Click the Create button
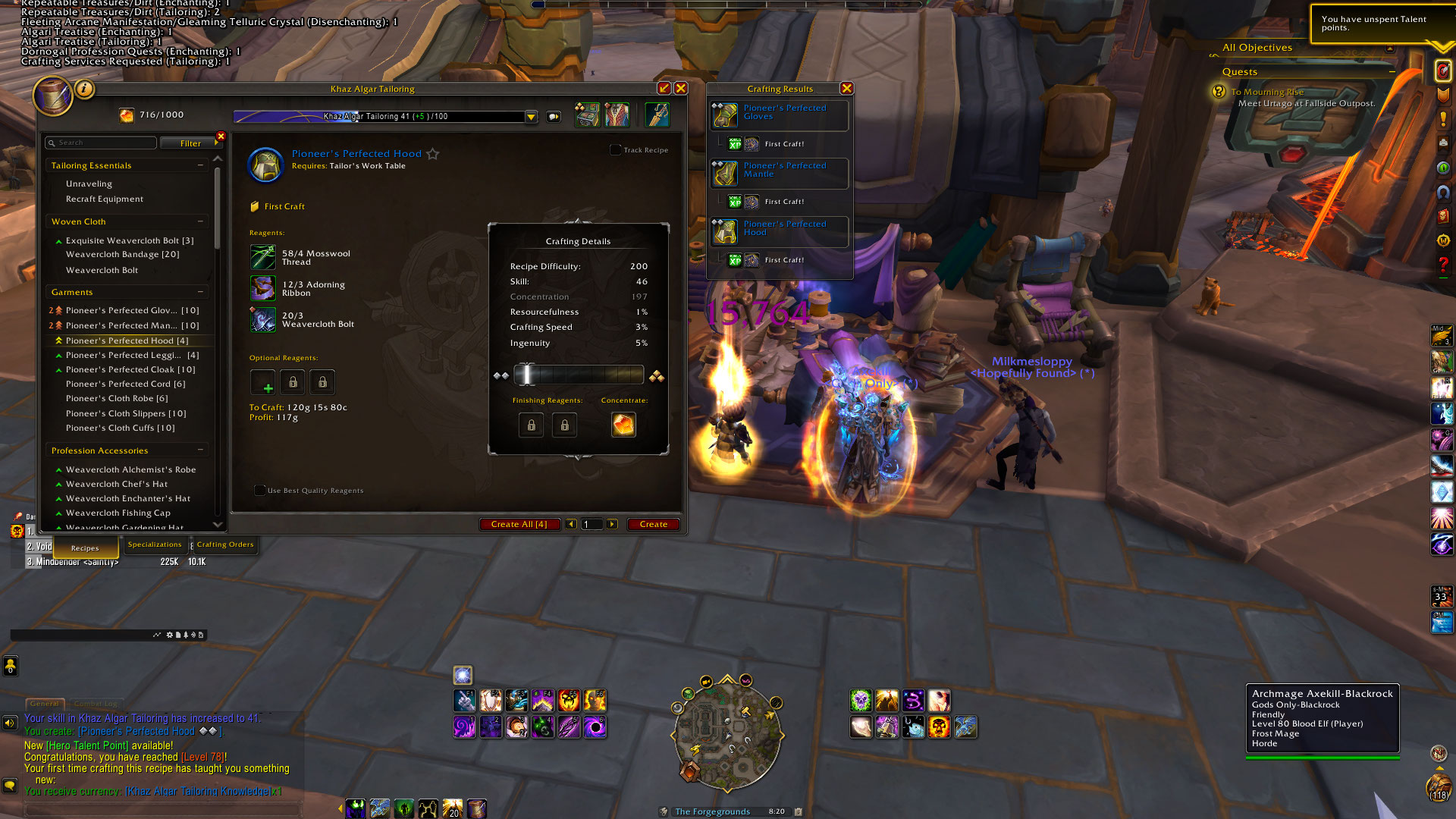Image resolution: width=1456 pixels, height=819 pixels. (653, 524)
